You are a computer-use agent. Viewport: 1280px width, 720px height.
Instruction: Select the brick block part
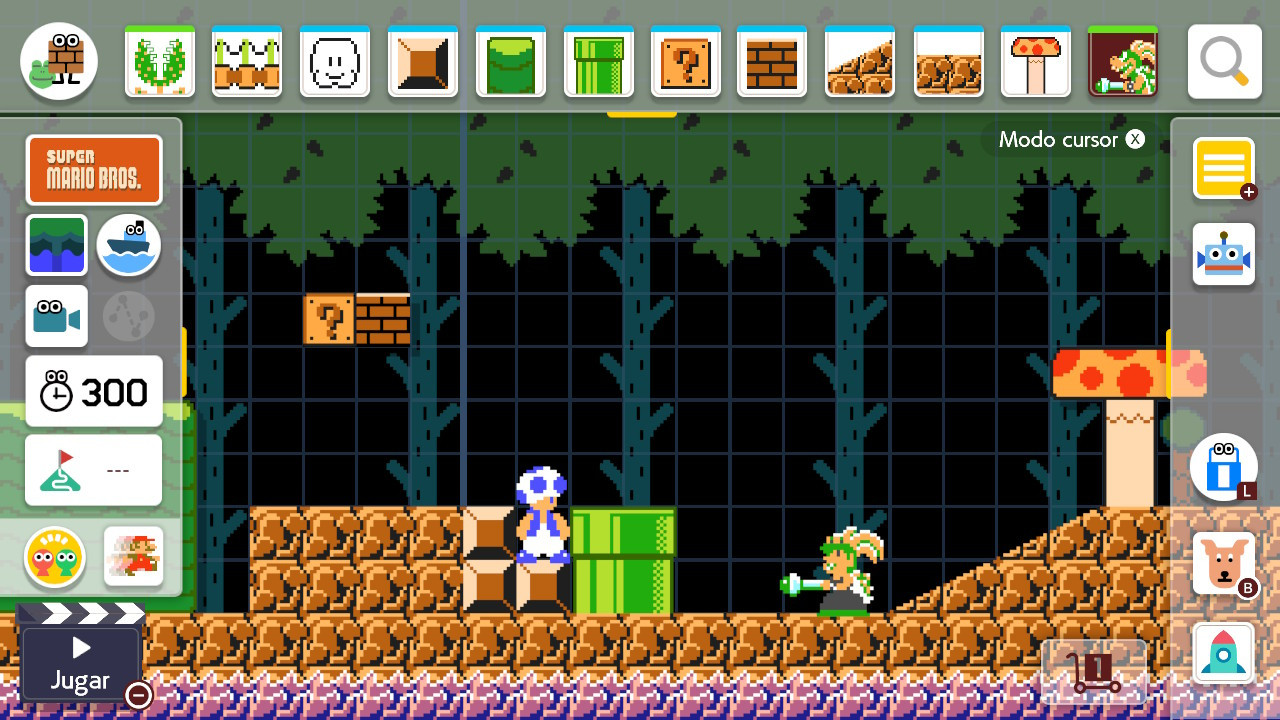(773, 61)
